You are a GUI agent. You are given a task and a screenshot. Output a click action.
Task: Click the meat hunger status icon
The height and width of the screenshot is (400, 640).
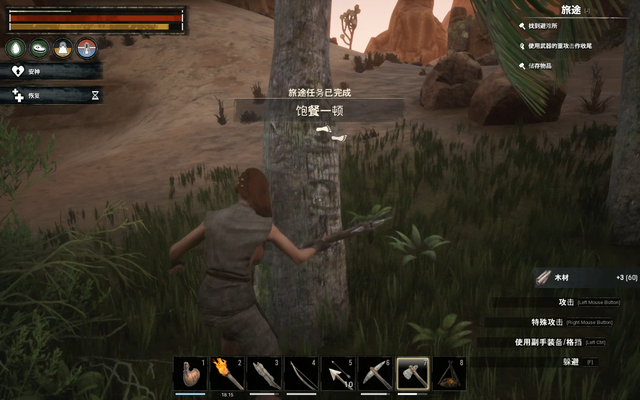tap(40, 47)
